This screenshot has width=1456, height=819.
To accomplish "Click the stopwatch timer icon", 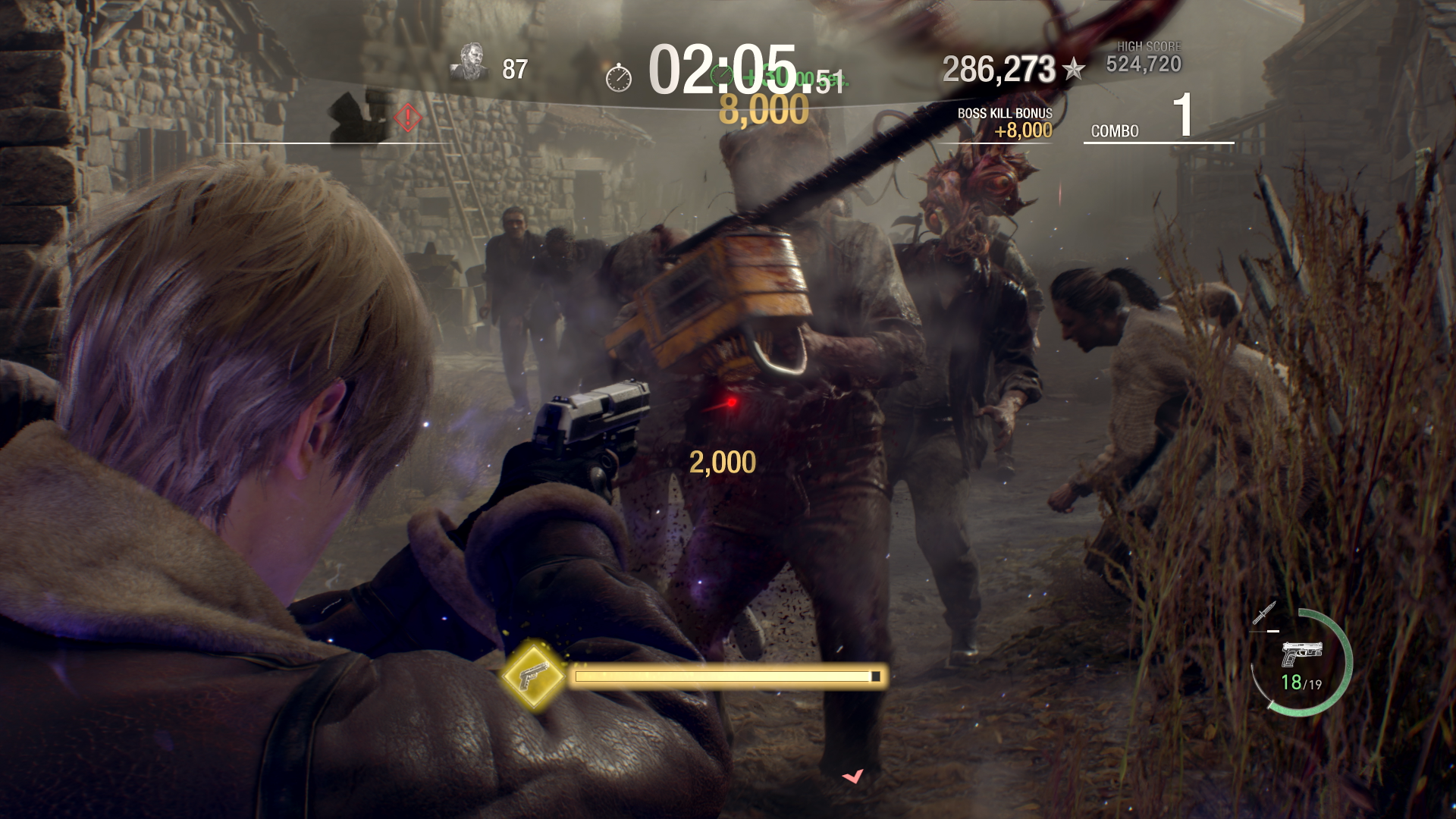I will (619, 77).
